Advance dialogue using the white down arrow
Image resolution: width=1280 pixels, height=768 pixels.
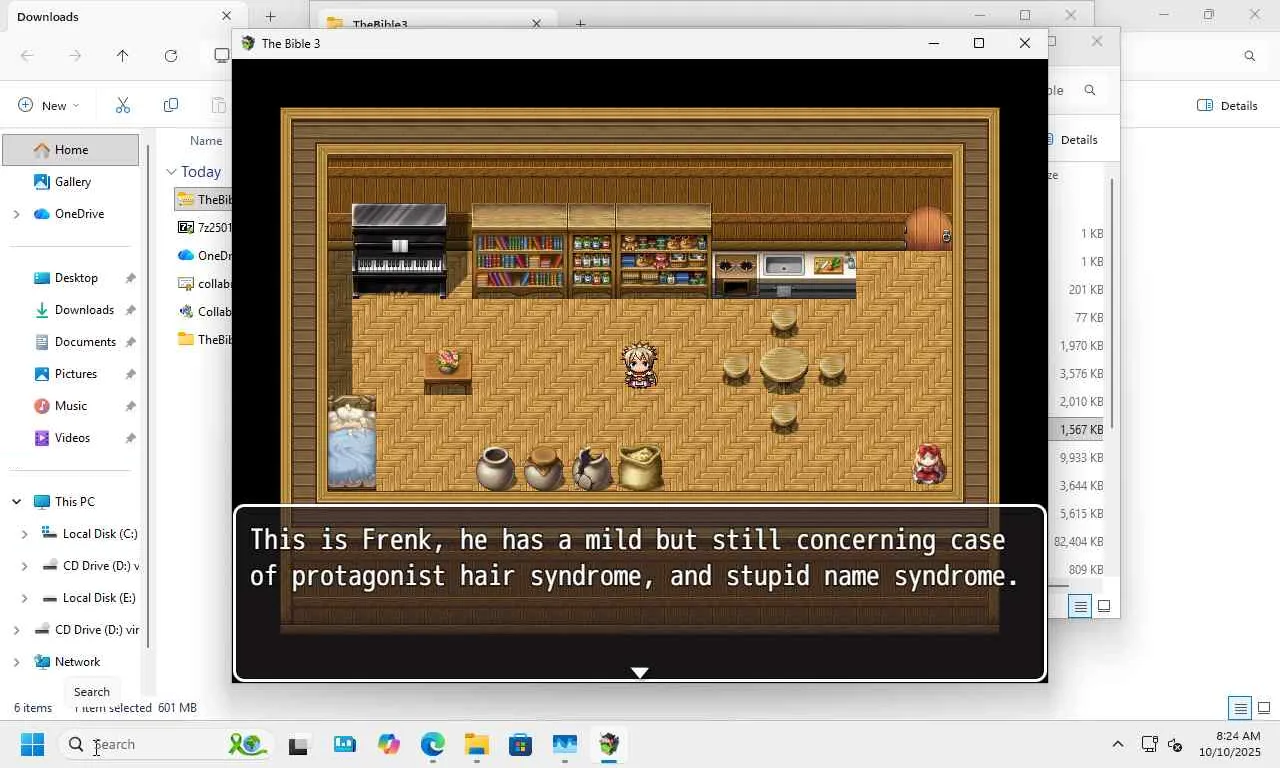(x=640, y=672)
